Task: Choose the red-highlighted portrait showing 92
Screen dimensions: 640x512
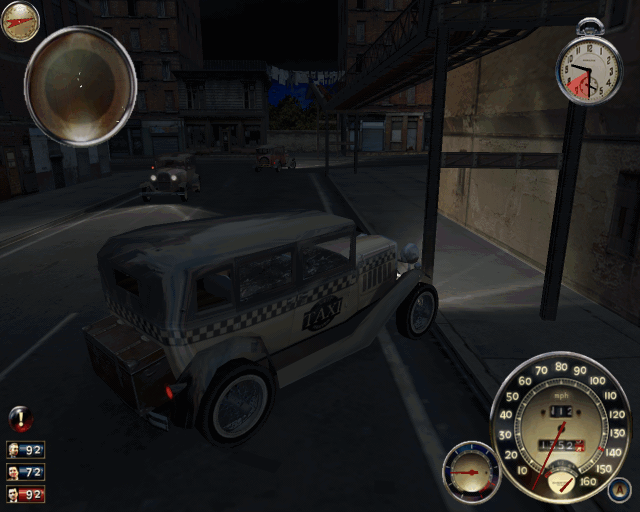Action: click(x=25, y=493)
